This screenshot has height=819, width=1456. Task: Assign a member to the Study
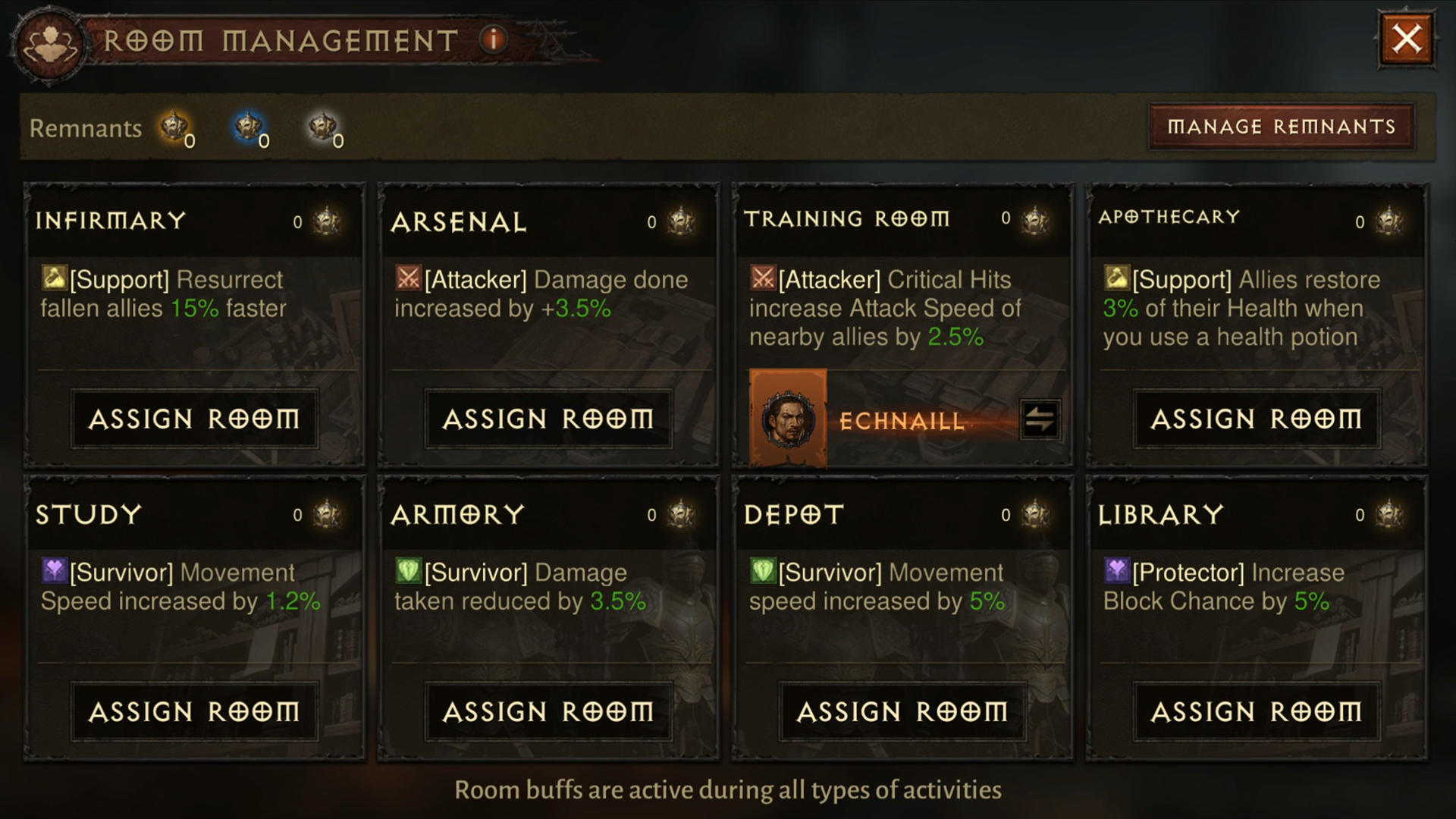[x=194, y=711]
